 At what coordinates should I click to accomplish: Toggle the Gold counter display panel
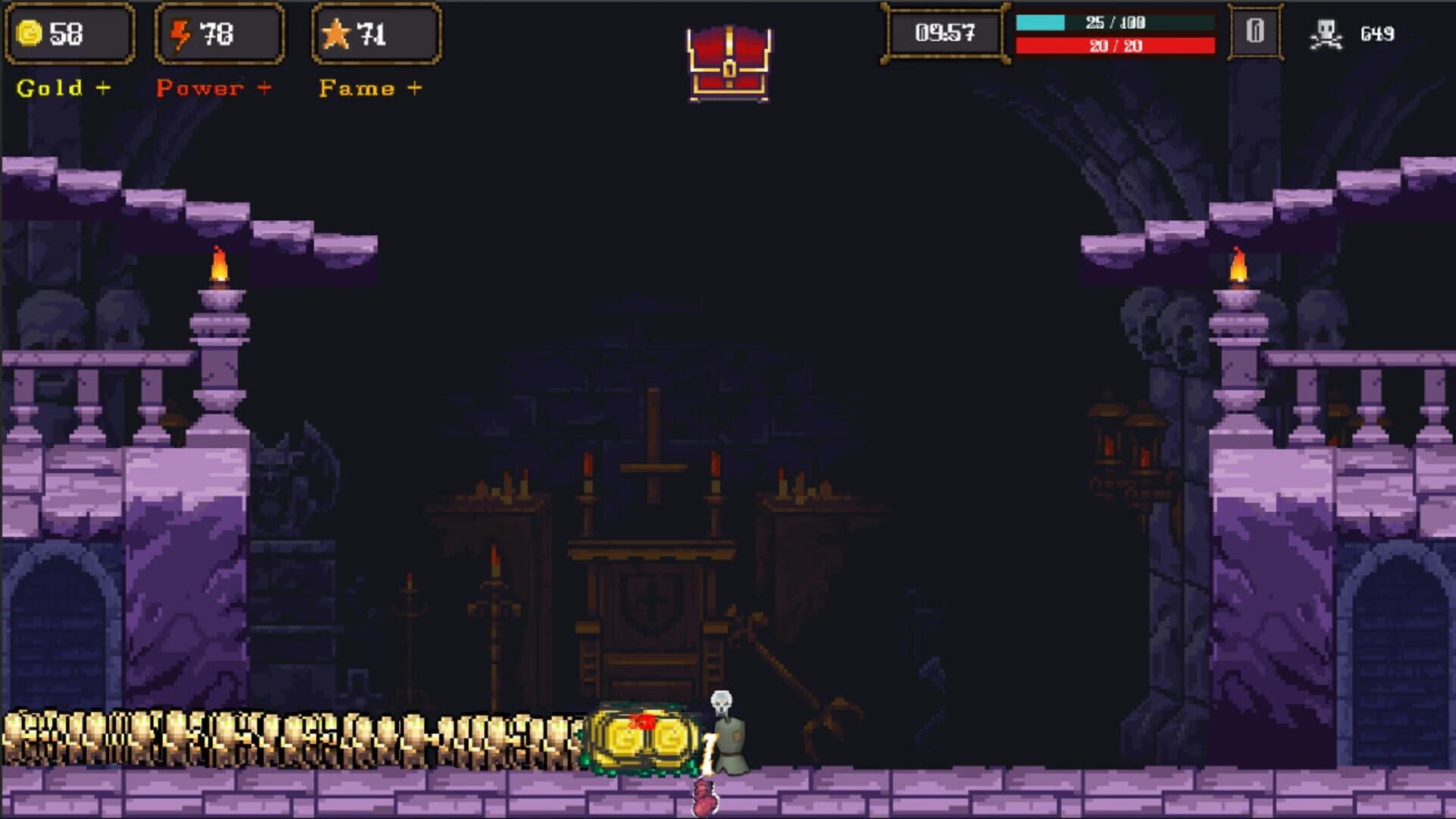click(68, 32)
